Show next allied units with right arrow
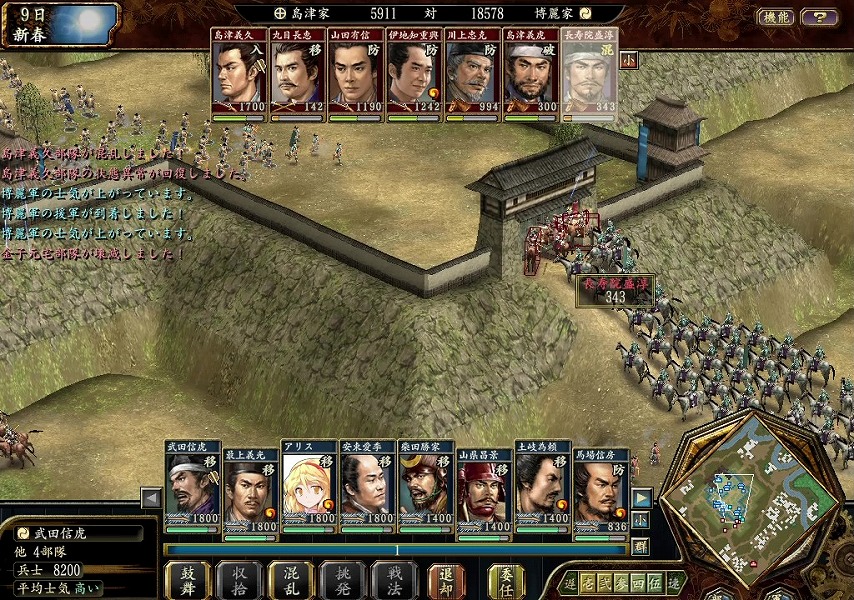The width and height of the screenshot is (854, 600). click(x=641, y=498)
